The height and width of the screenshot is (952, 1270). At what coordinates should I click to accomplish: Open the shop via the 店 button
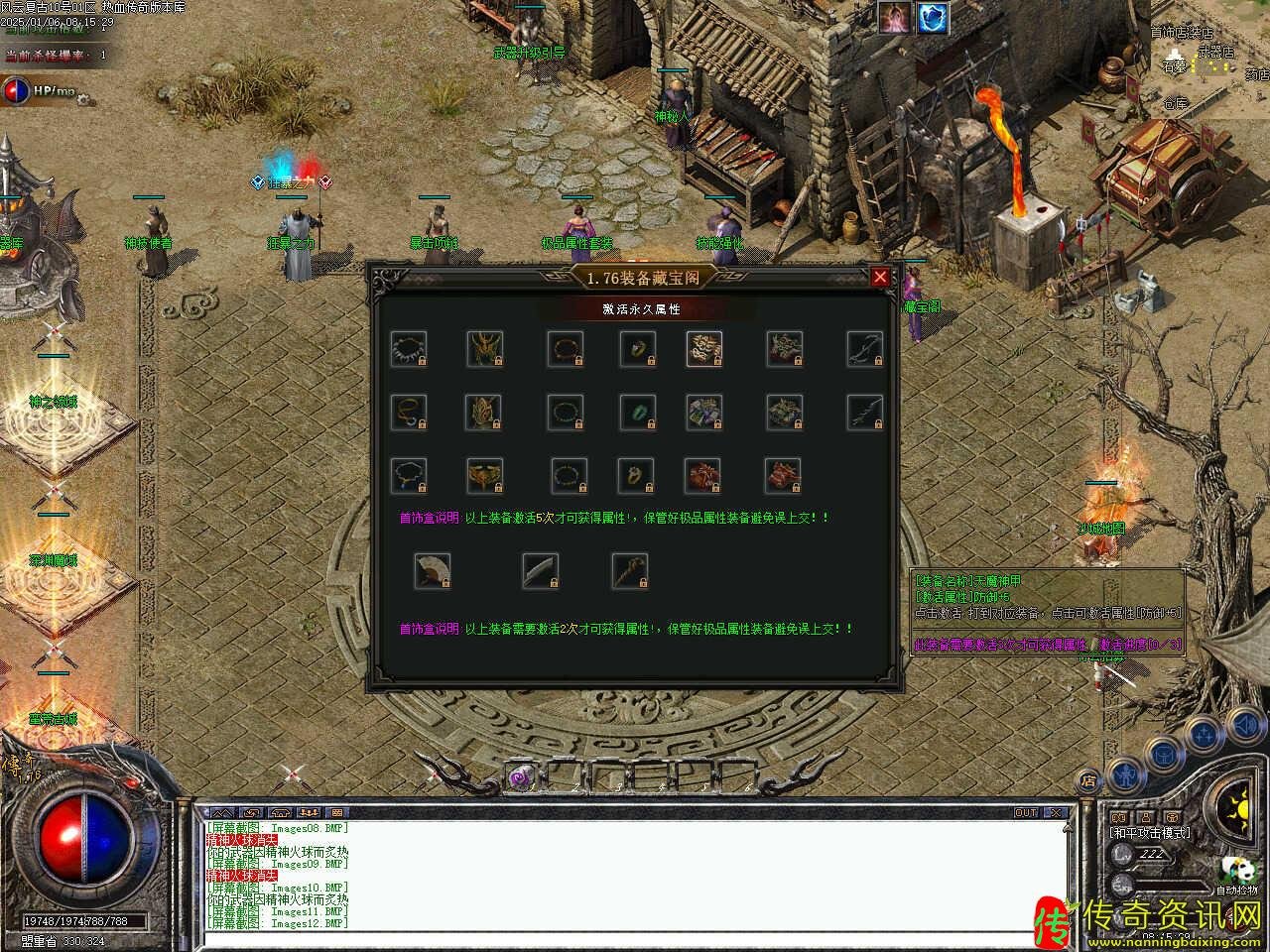pos(1088,781)
